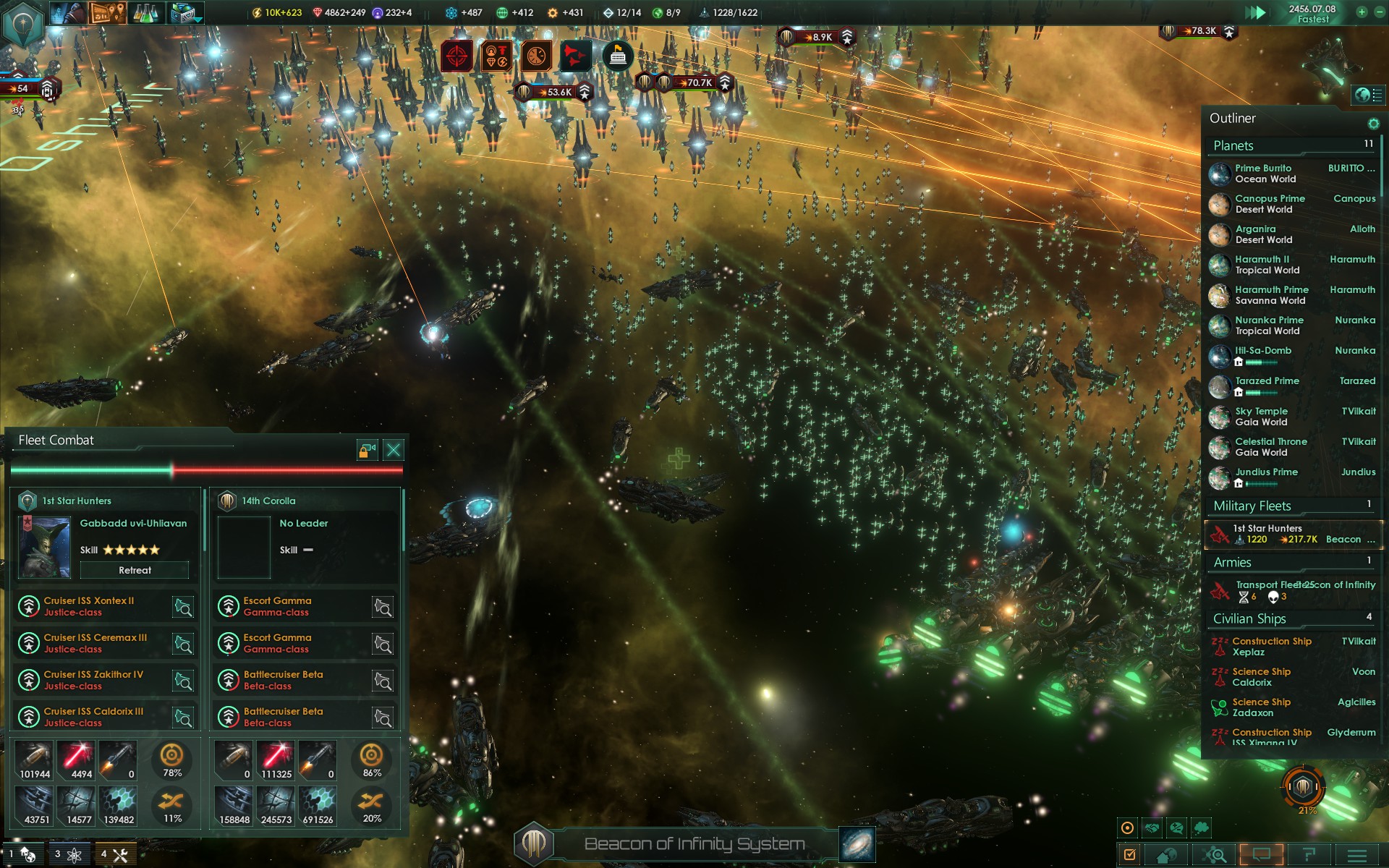Click the clock alert notification icon
Viewport: 1389px width, 868px height.
click(x=536, y=56)
